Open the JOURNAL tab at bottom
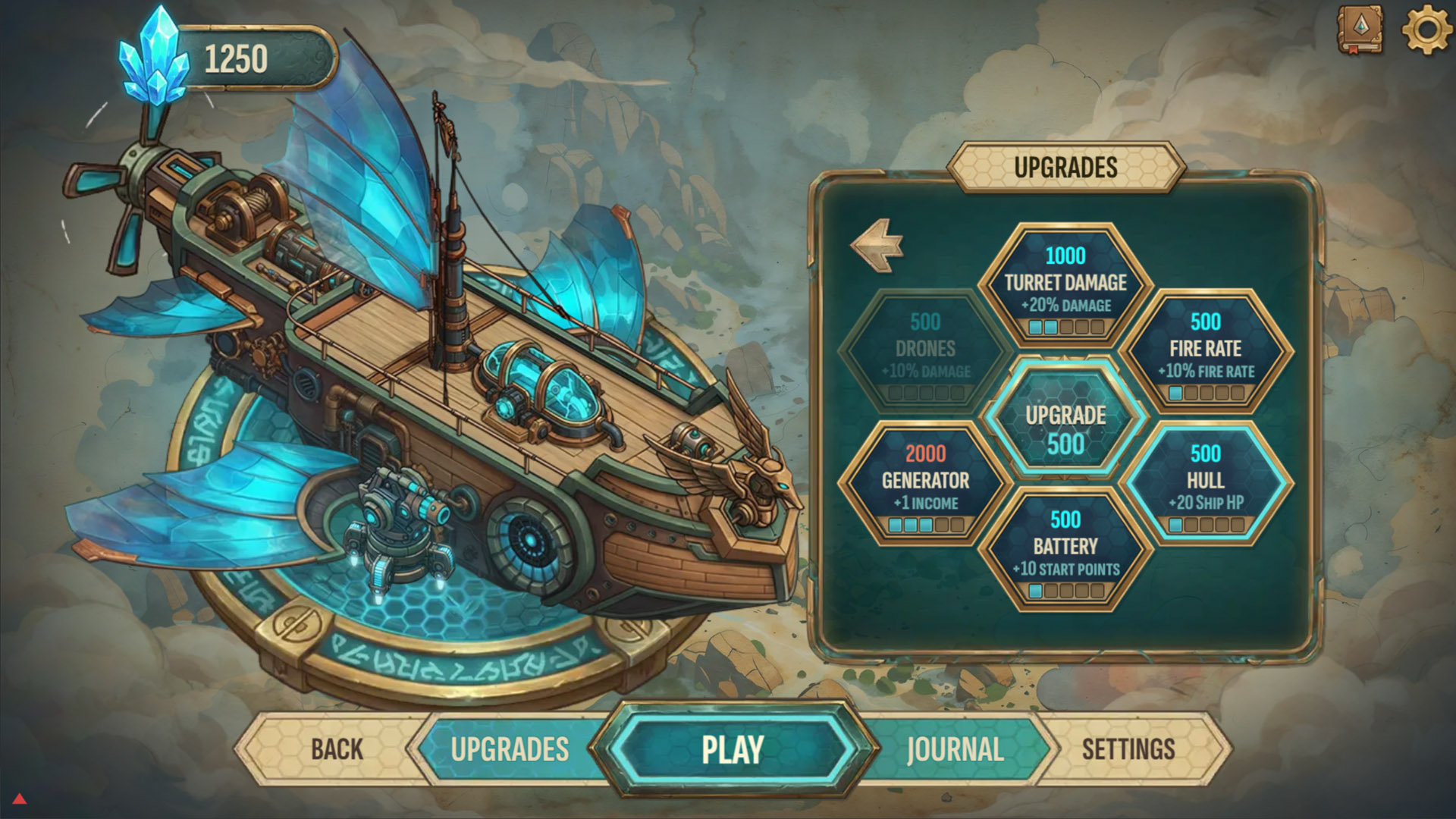Viewport: 1456px width, 819px height. pos(955,749)
